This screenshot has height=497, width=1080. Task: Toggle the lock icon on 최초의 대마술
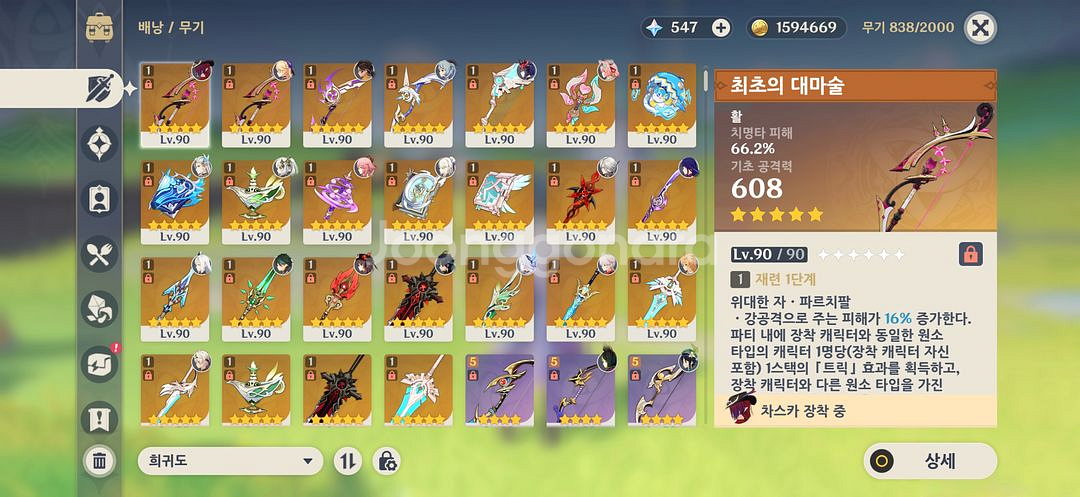[969, 254]
